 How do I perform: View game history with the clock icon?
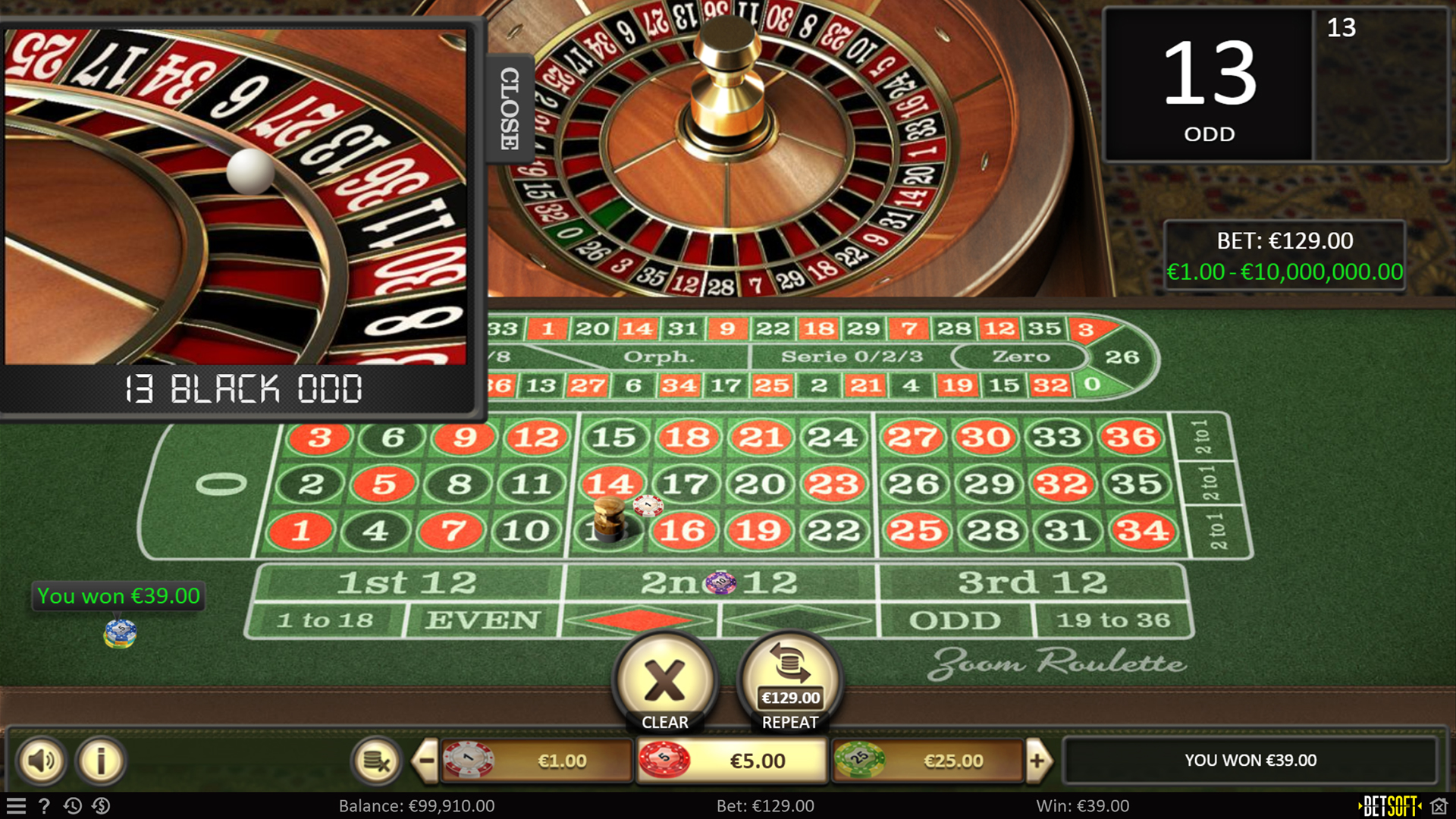tap(73, 806)
